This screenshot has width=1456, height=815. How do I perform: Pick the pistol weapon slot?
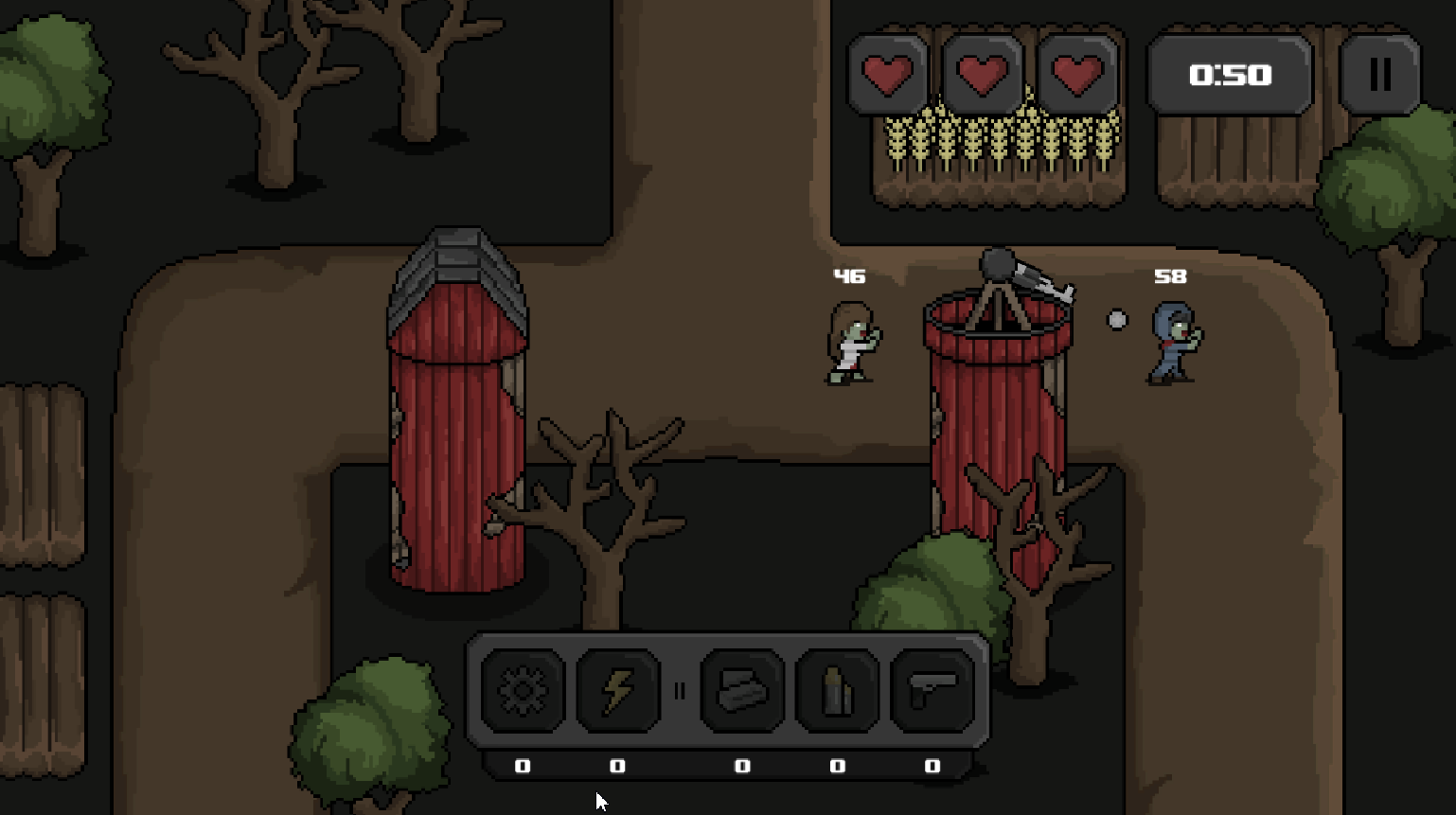click(932, 691)
